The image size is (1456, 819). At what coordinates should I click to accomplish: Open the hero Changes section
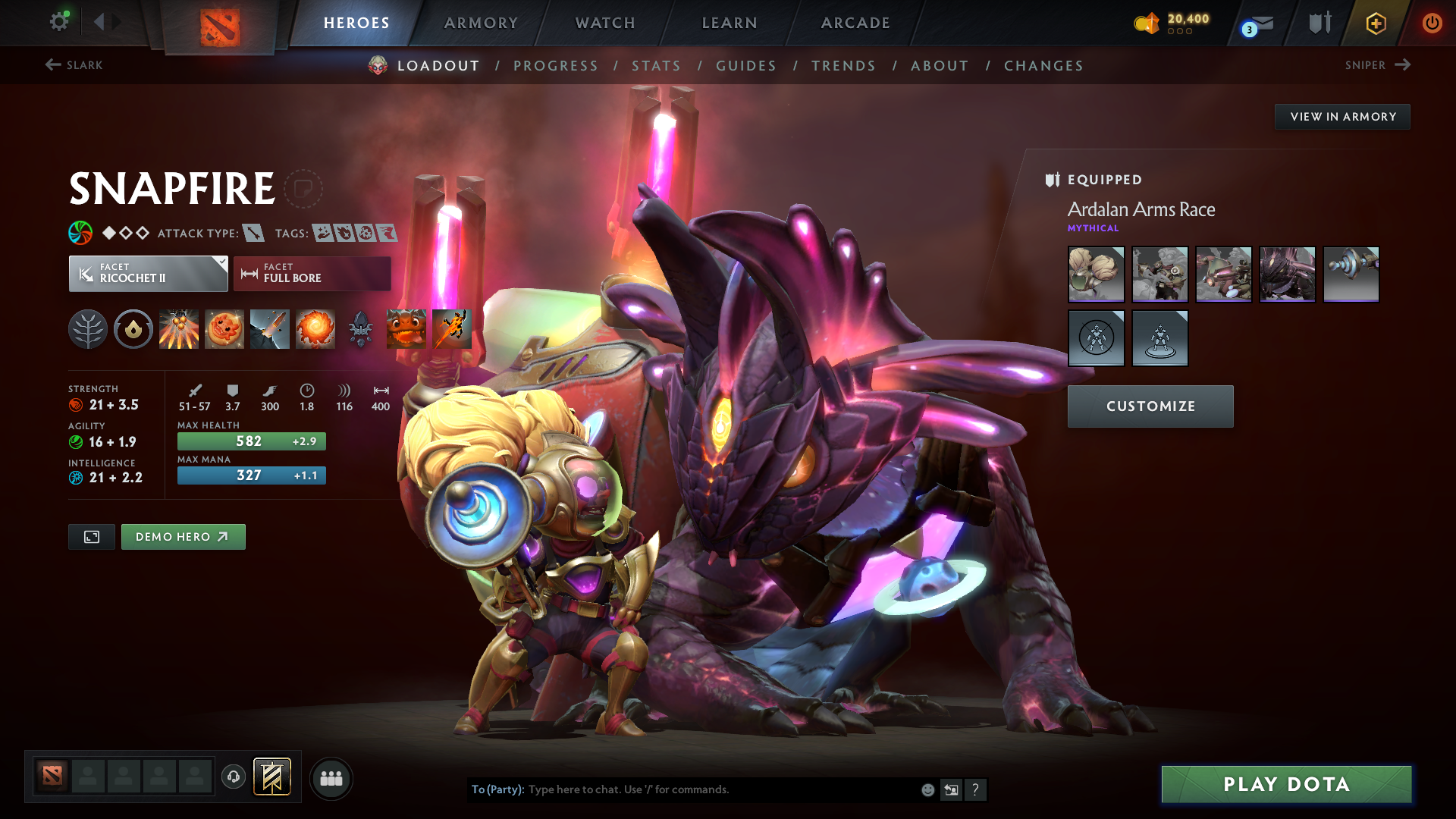pyautogui.click(x=1043, y=66)
